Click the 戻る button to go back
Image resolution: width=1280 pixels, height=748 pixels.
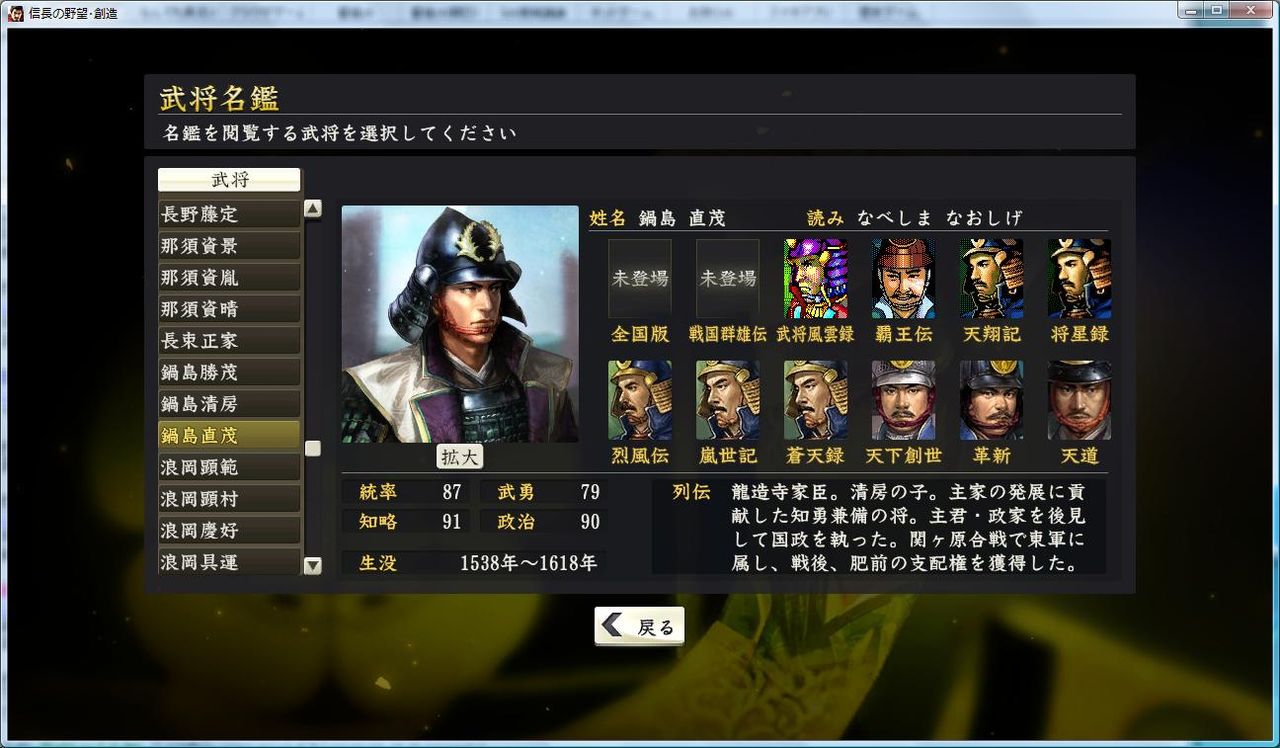[x=639, y=624]
